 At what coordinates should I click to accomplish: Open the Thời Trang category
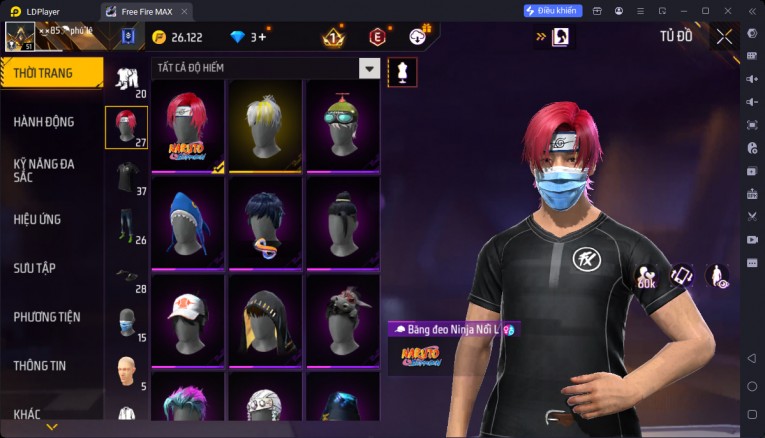(x=51, y=73)
